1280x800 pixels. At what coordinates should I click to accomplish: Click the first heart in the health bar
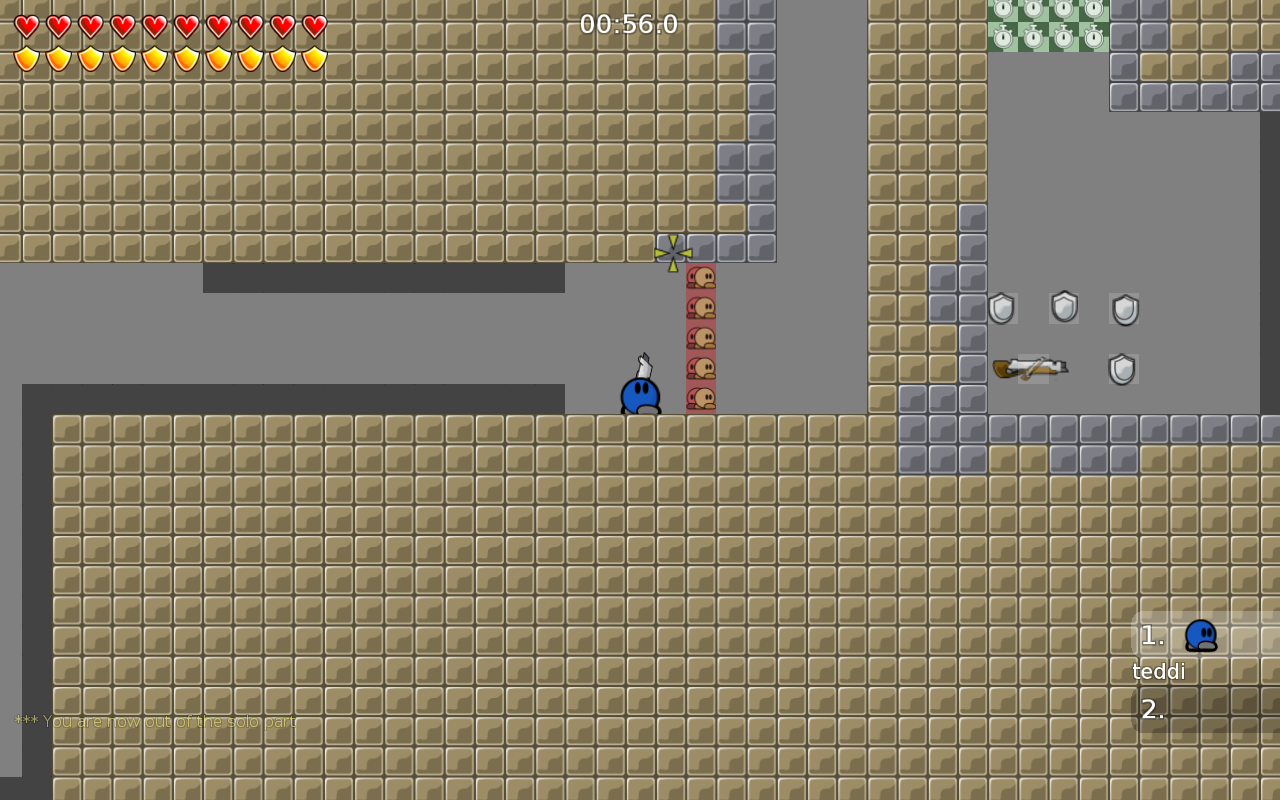(27, 28)
